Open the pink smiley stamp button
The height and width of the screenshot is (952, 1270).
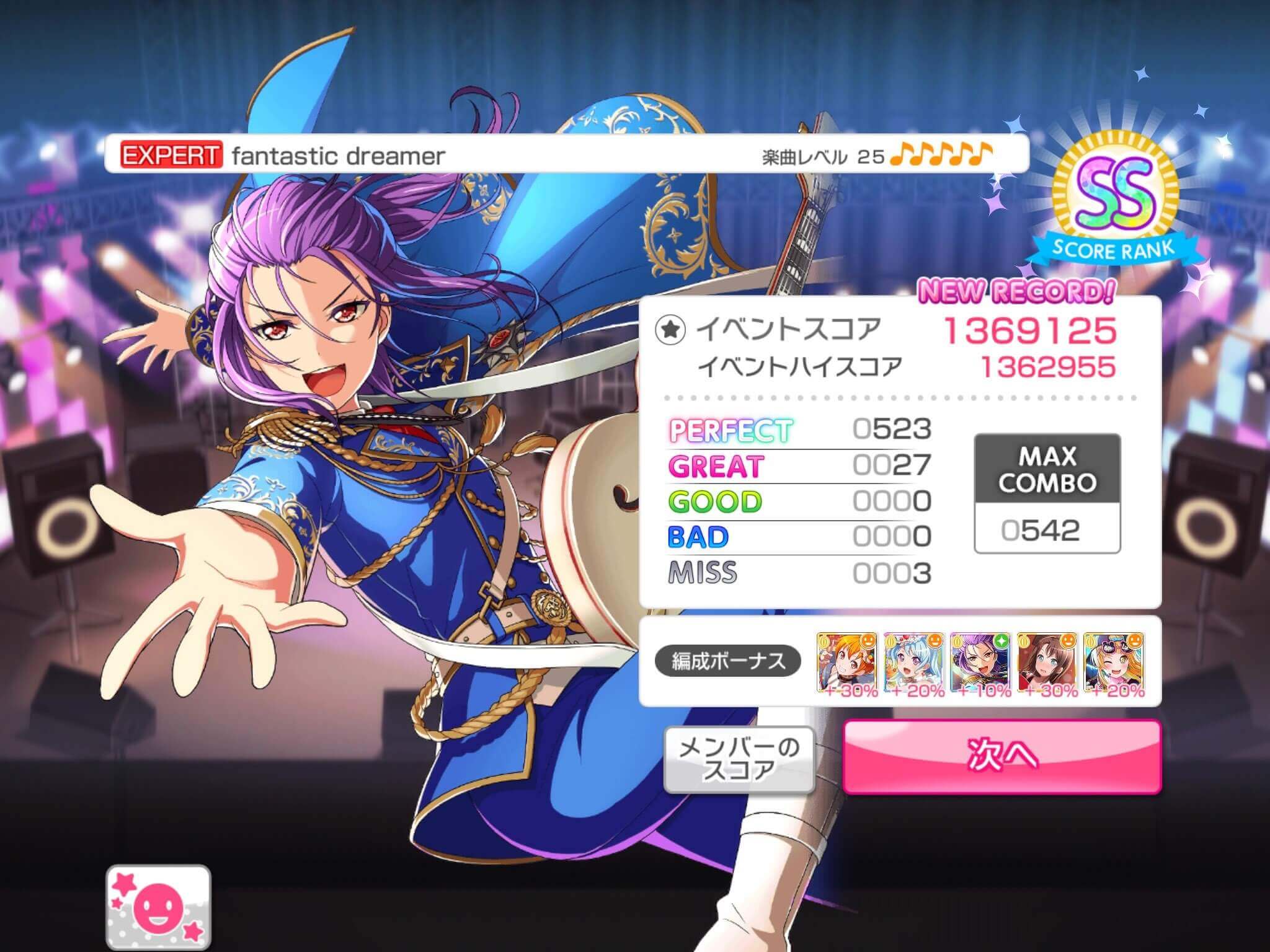point(159,907)
